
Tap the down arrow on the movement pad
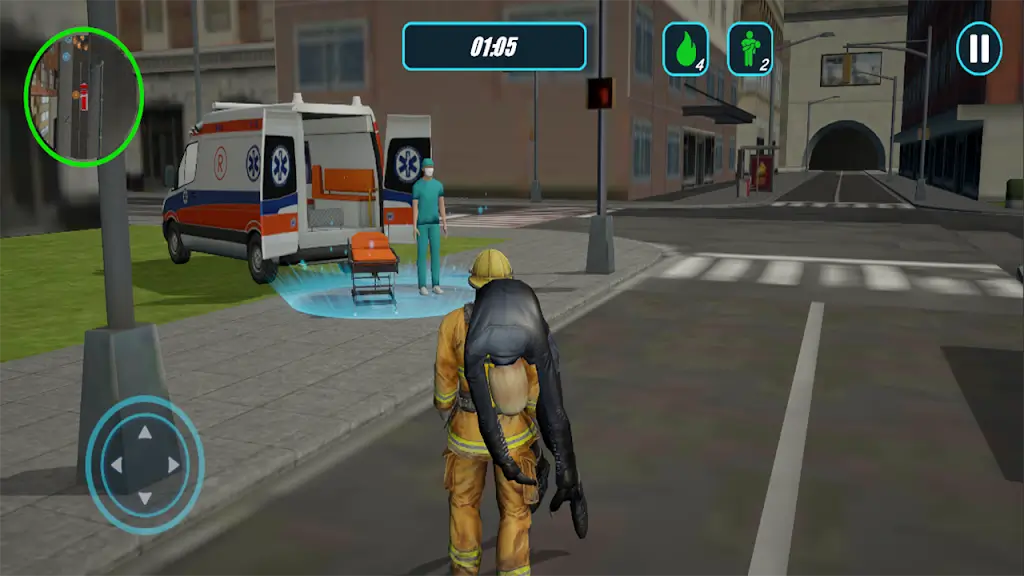[x=144, y=497]
